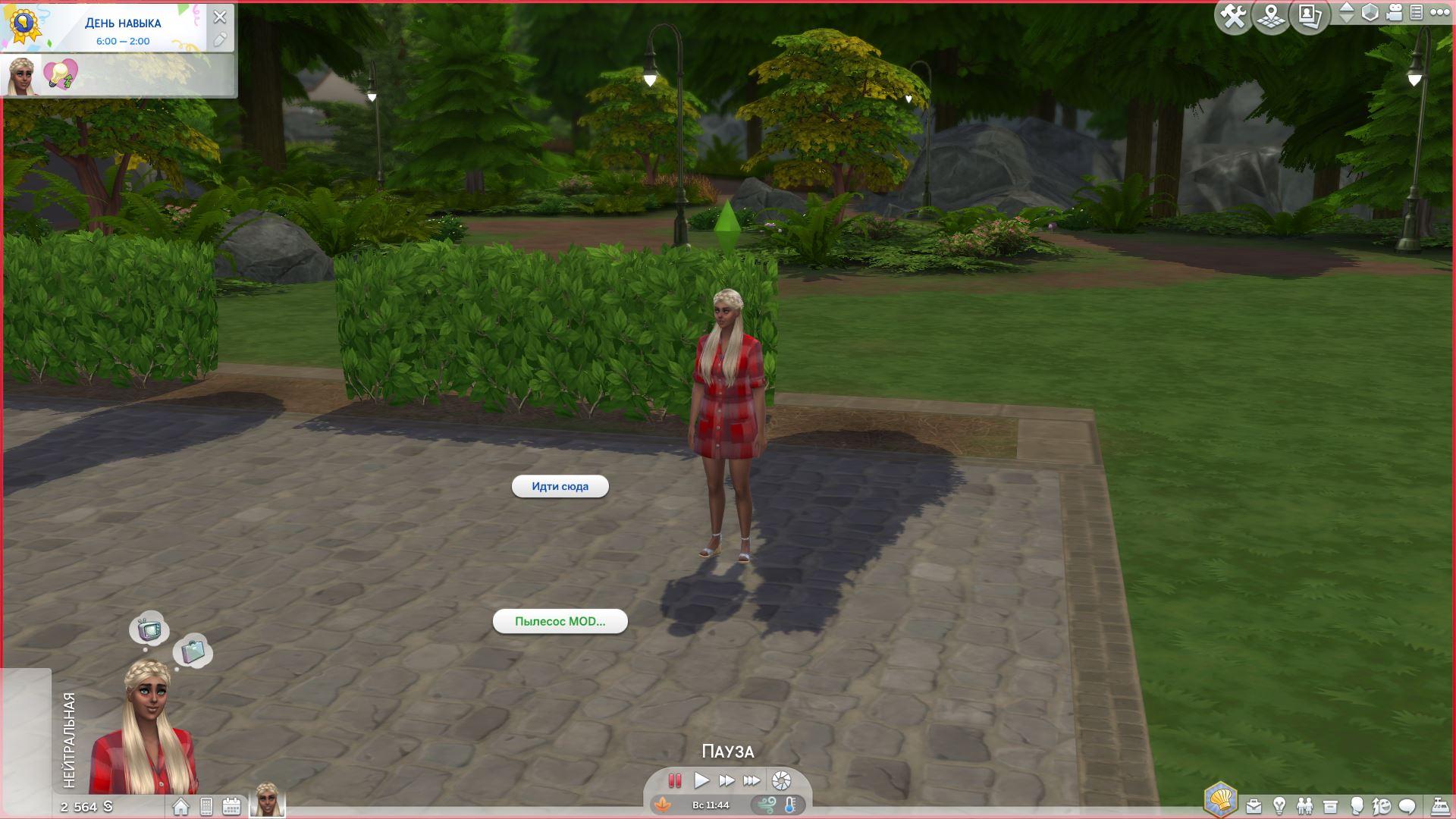1456x819 pixels.
Task: Toggle the walls view cube icon
Action: [x=1370, y=13]
